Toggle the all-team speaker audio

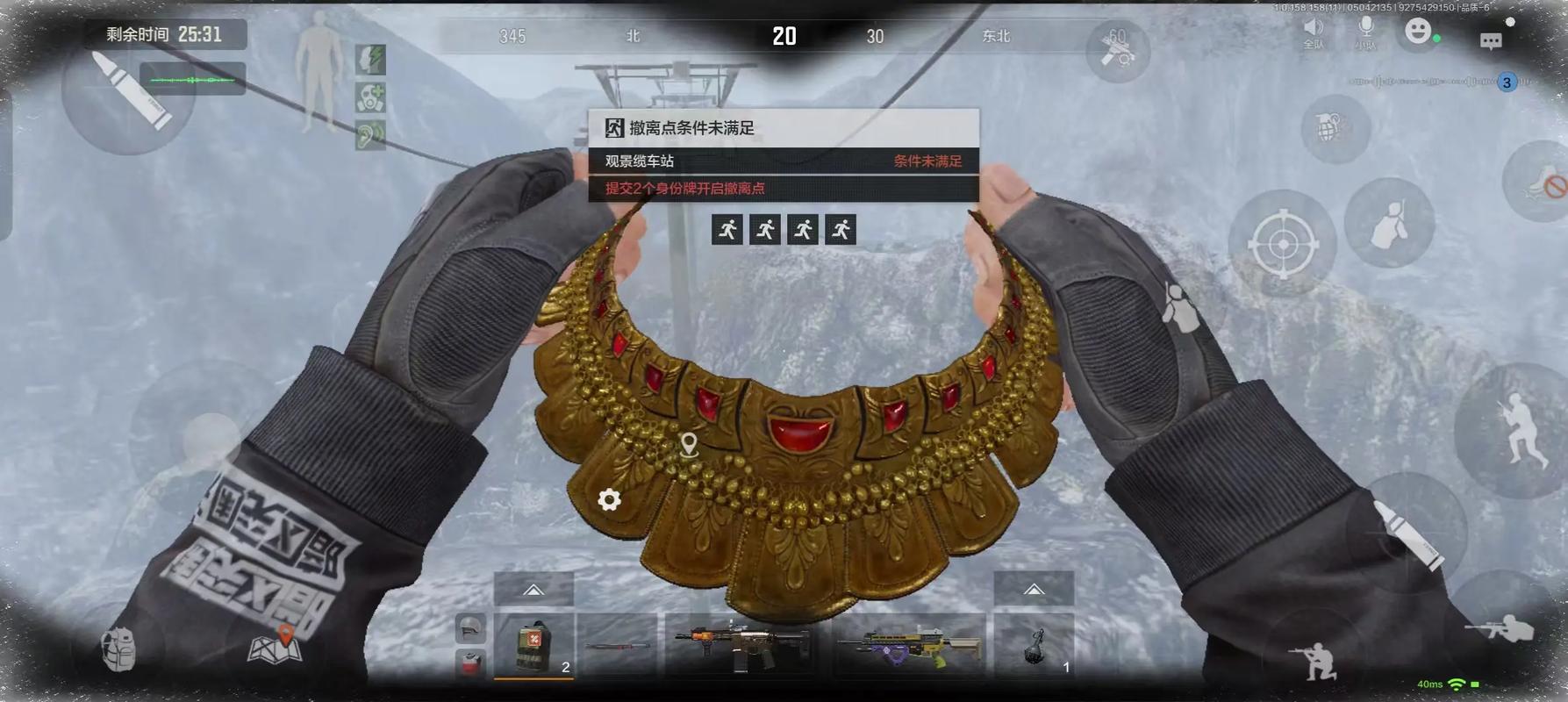pyautogui.click(x=1314, y=30)
